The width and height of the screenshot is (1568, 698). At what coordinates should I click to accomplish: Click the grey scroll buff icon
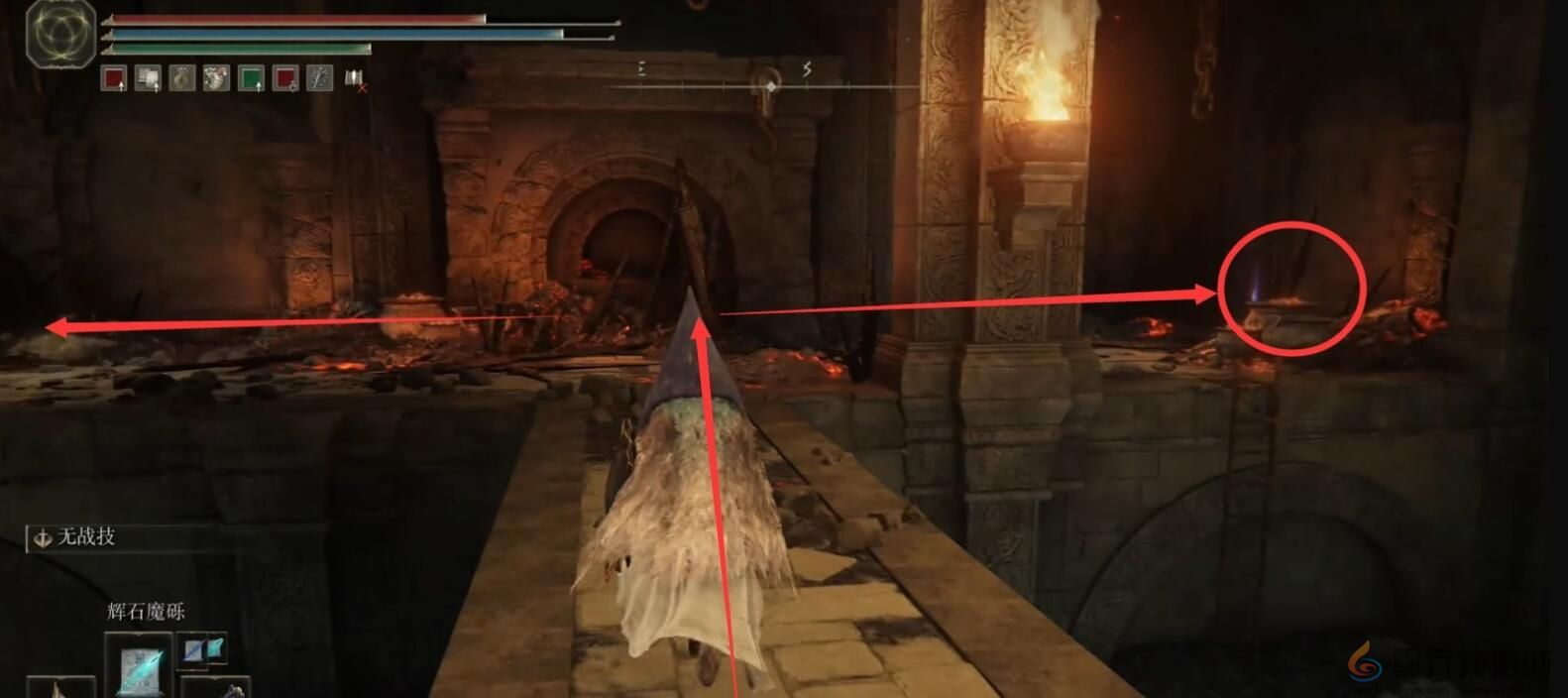(x=149, y=78)
